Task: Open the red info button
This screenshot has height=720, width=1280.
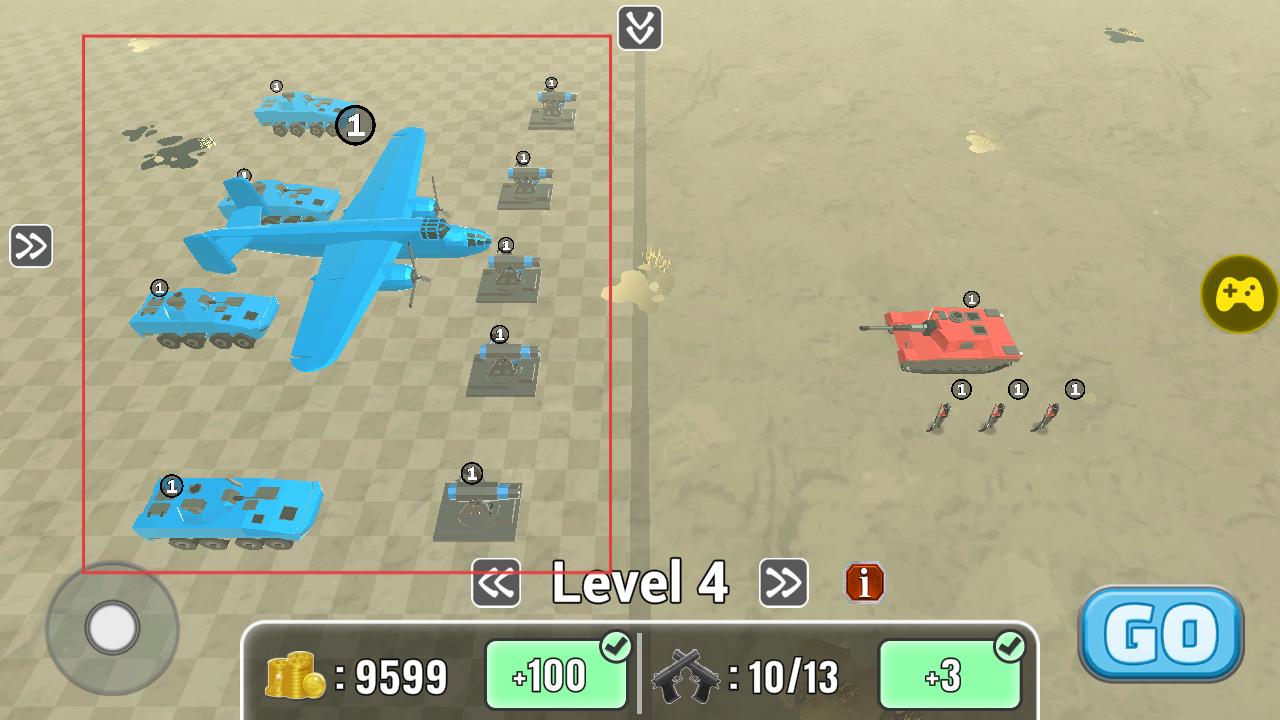Action: click(865, 582)
